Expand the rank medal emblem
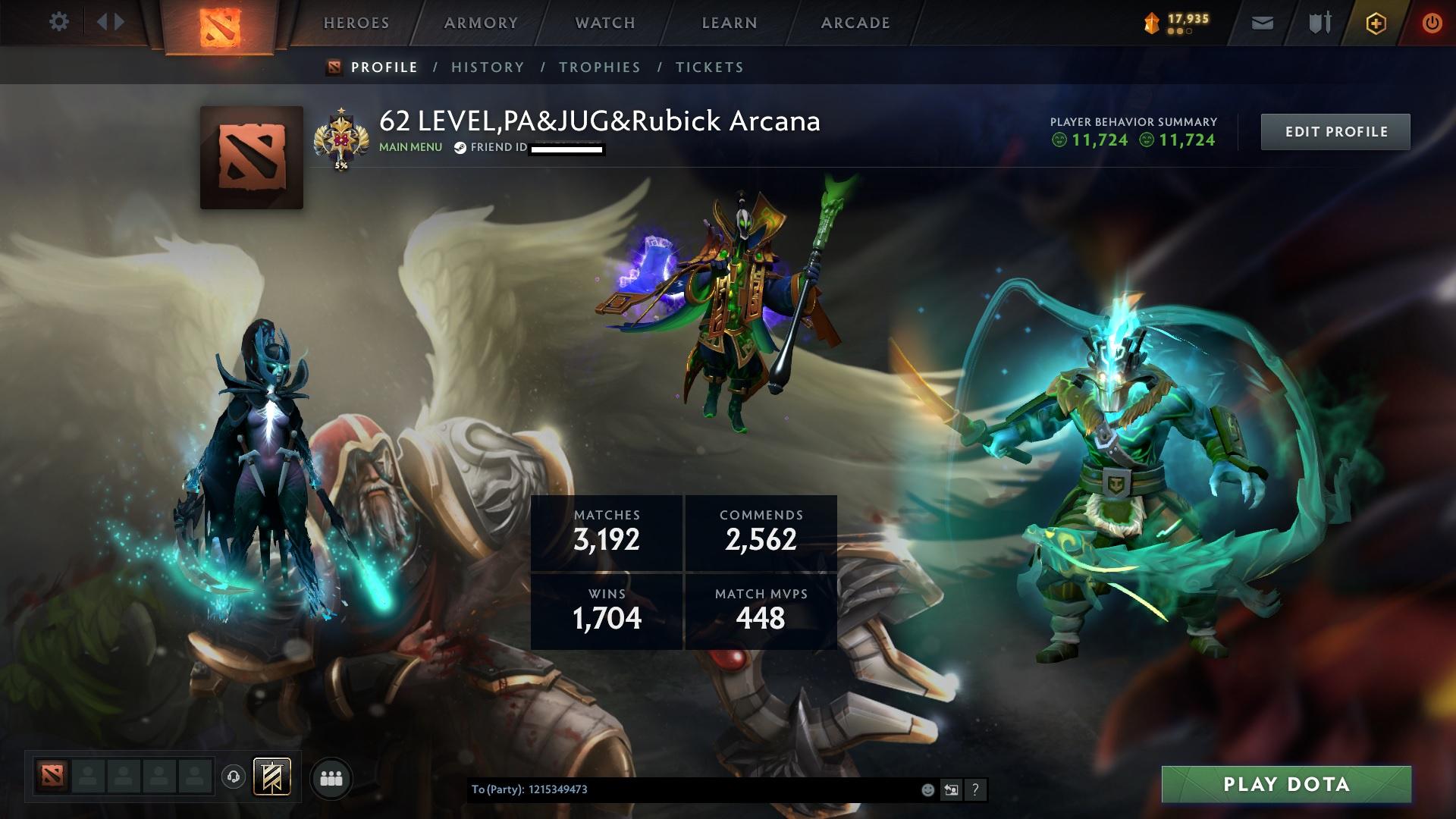 click(343, 136)
